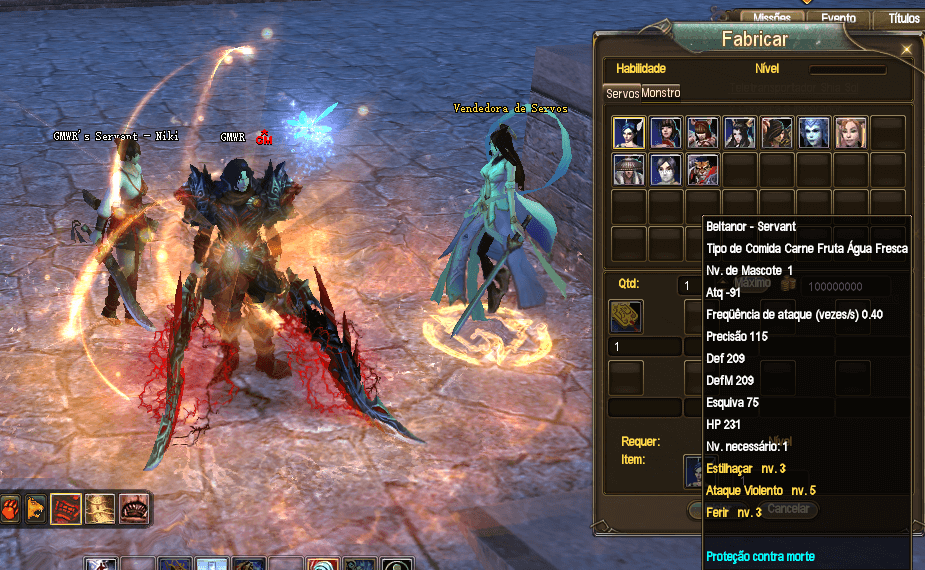Pick the tiger servant portrait

click(703, 169)
